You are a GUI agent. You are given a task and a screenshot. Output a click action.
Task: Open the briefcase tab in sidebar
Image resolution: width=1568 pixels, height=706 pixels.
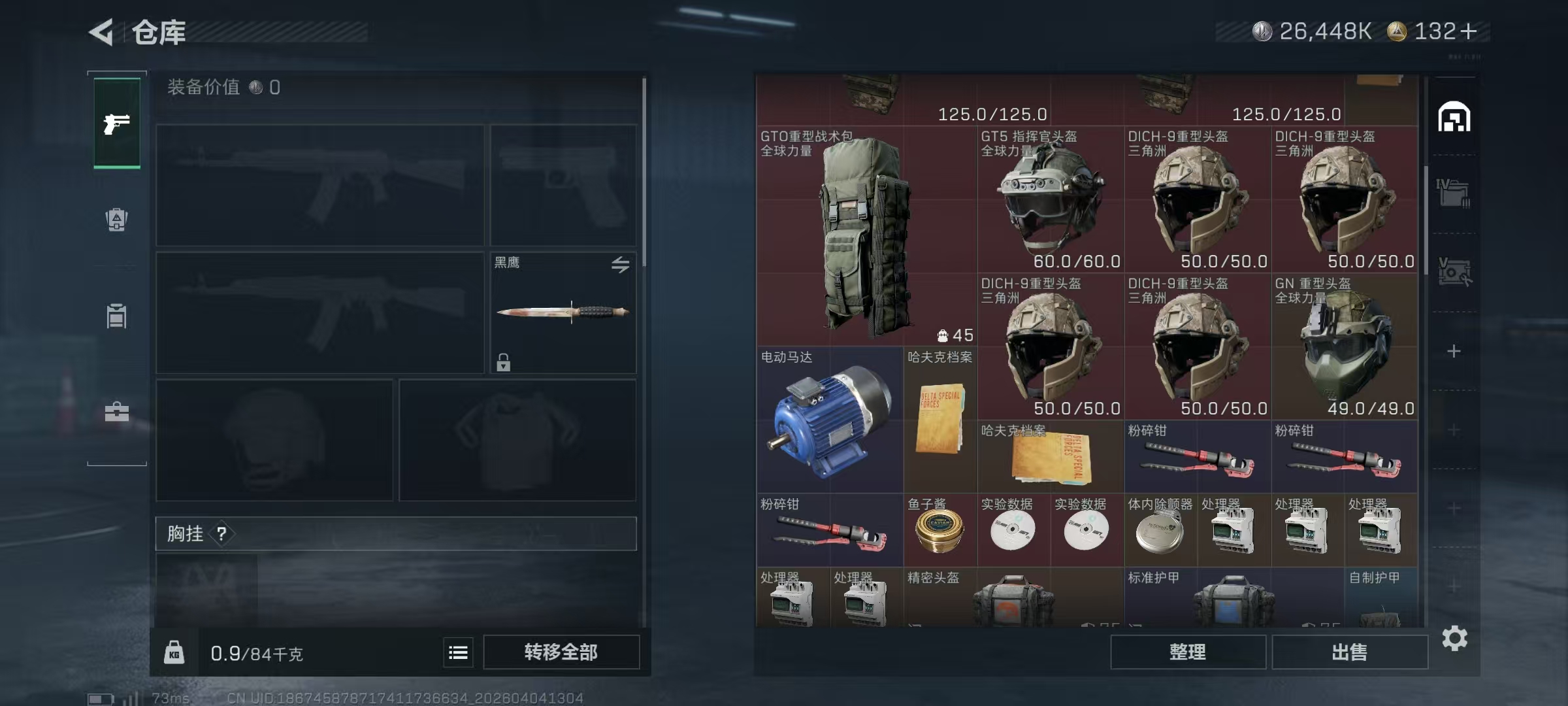point(117,412)
